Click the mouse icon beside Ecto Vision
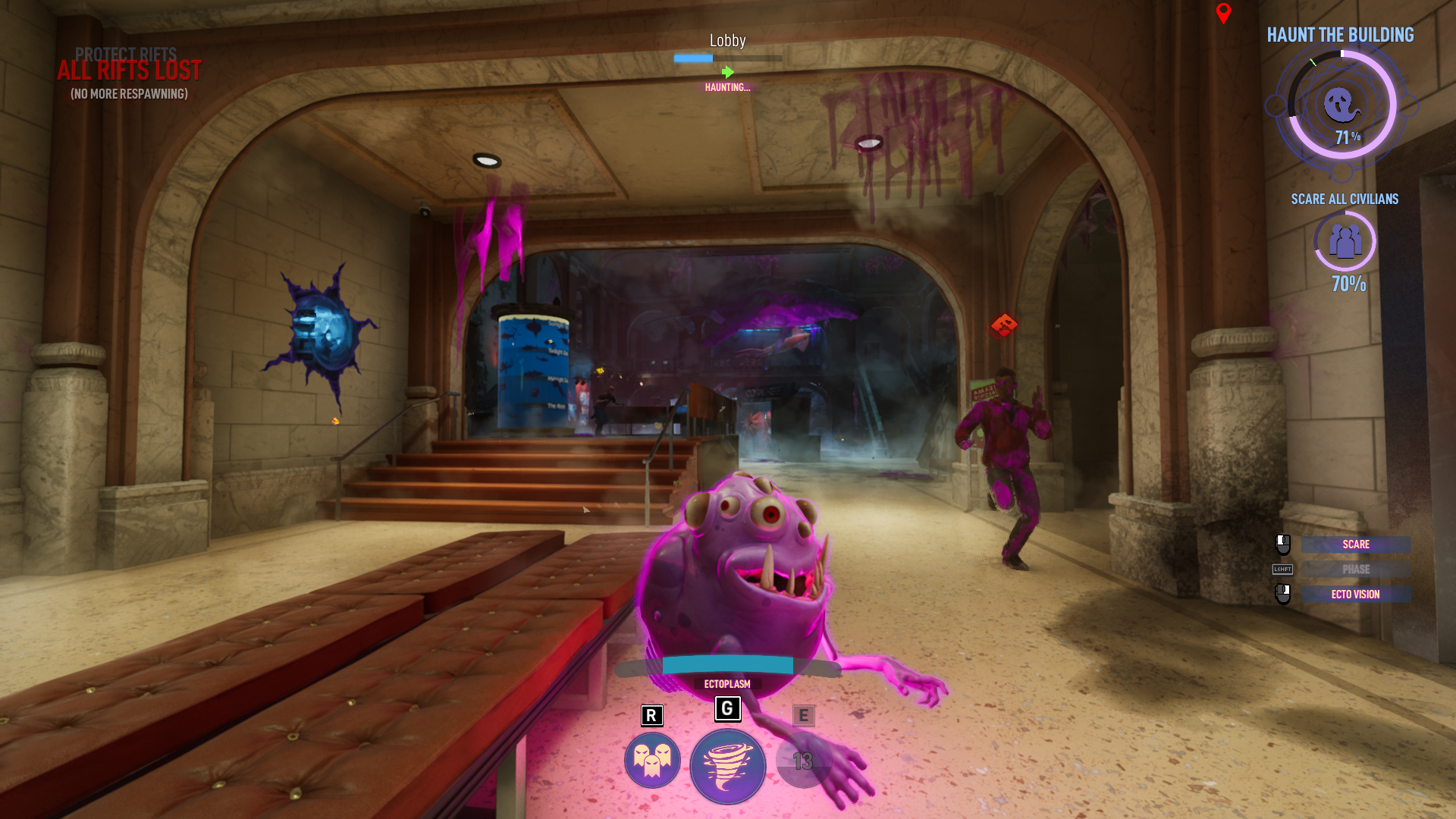The width and height of the screenshot is (1456, 819). tap(1282, 595)
